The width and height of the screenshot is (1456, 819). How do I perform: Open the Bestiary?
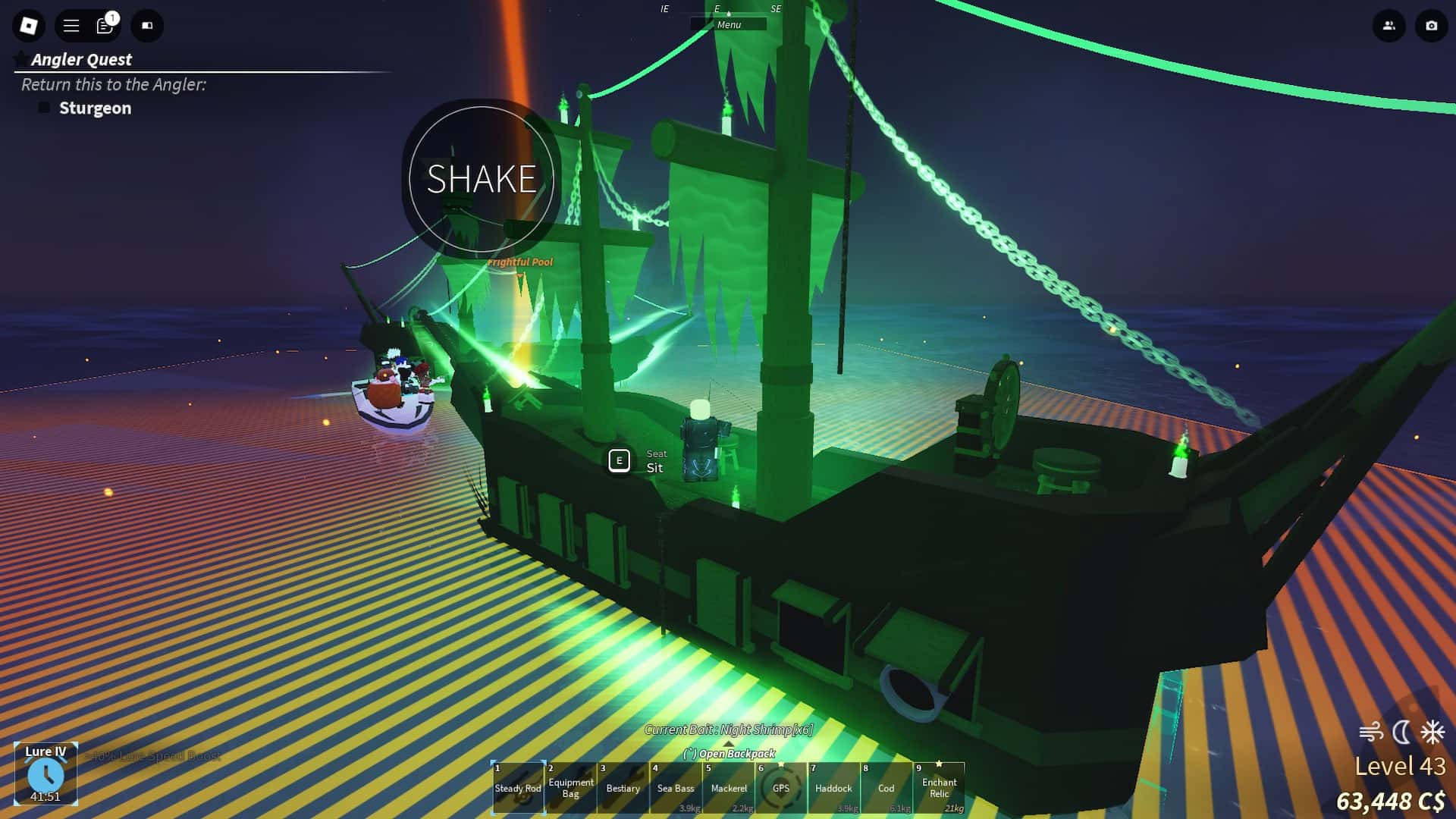tap(623, 789)
